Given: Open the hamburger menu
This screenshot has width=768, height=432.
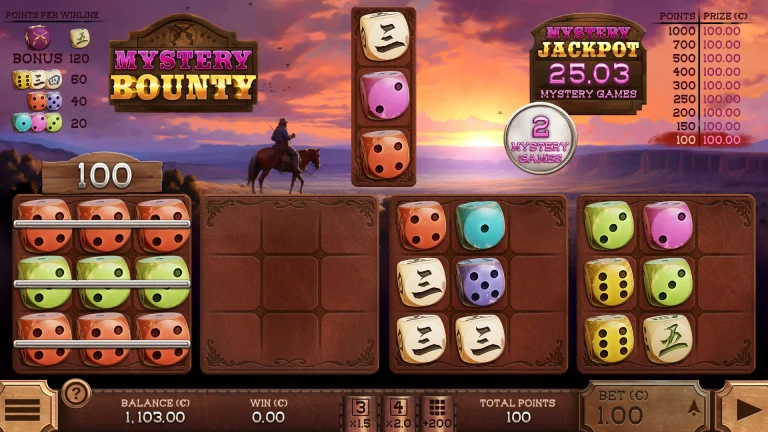Looking at the screenshot, I should coord(24,409).
